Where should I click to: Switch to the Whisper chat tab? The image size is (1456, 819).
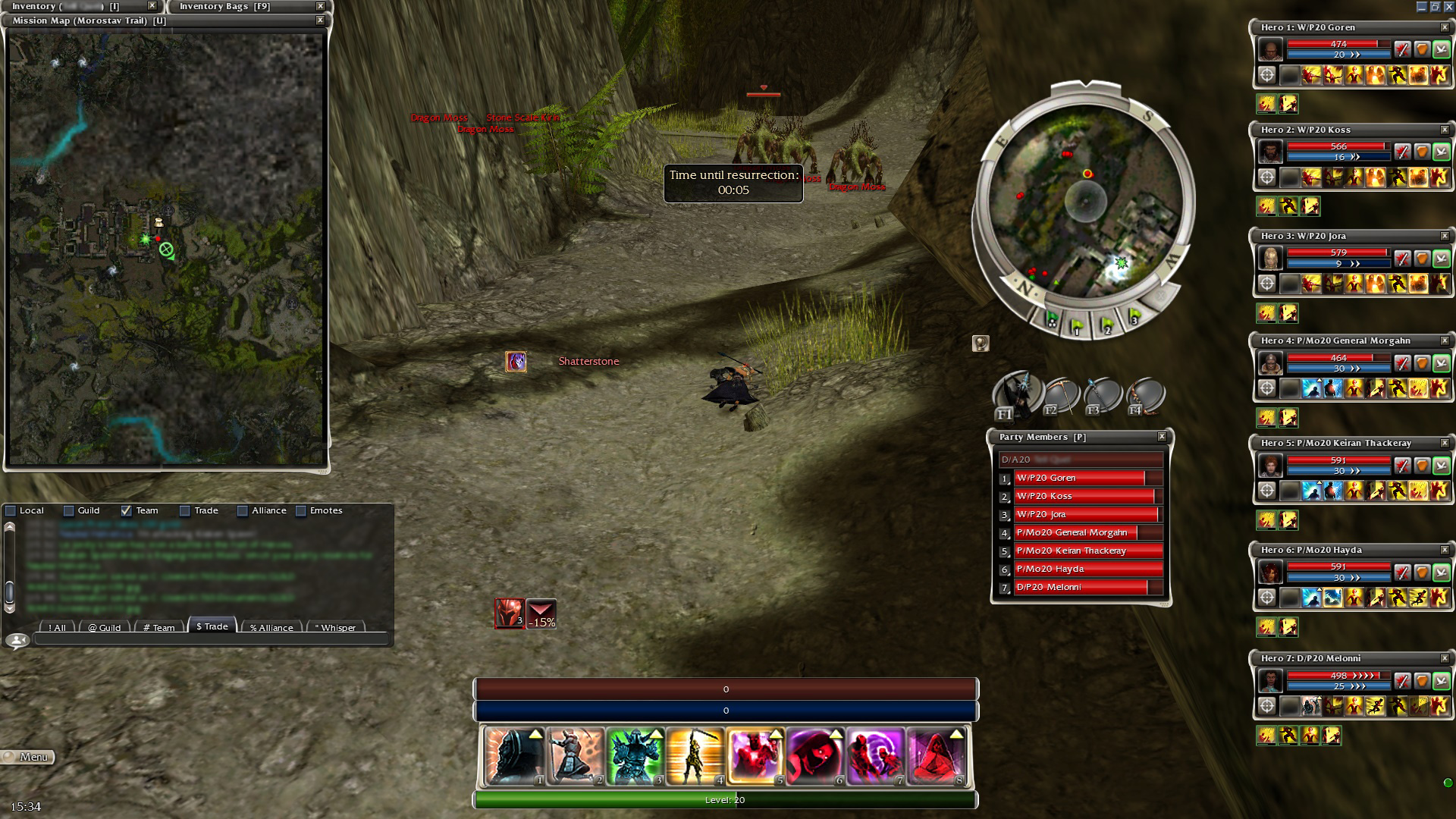click(x=334, y=627)
